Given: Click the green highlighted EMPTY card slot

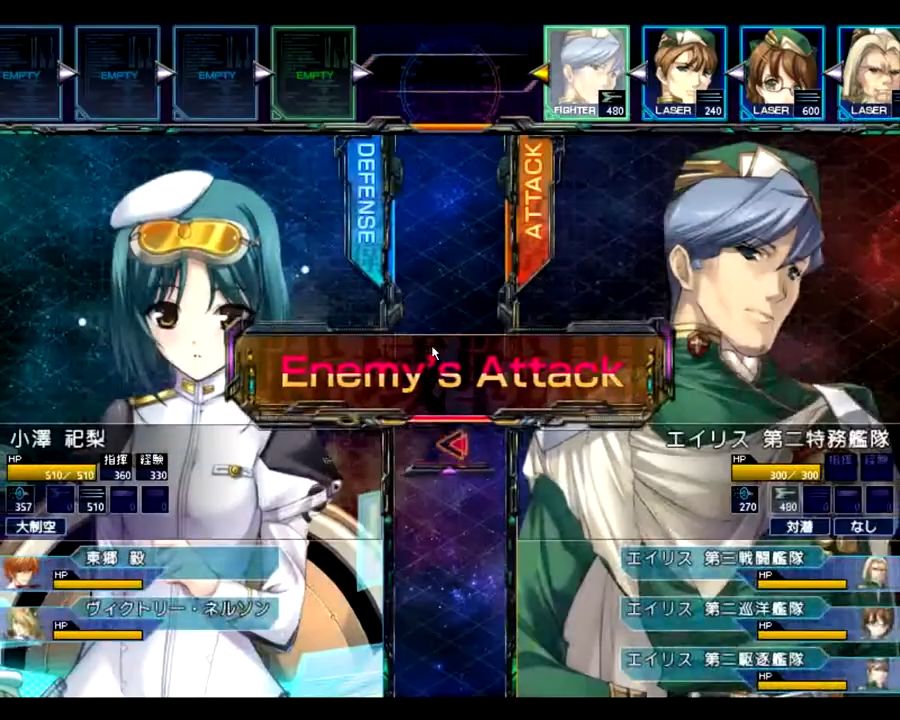Looking at the screenshot, I should pos(313,72).
